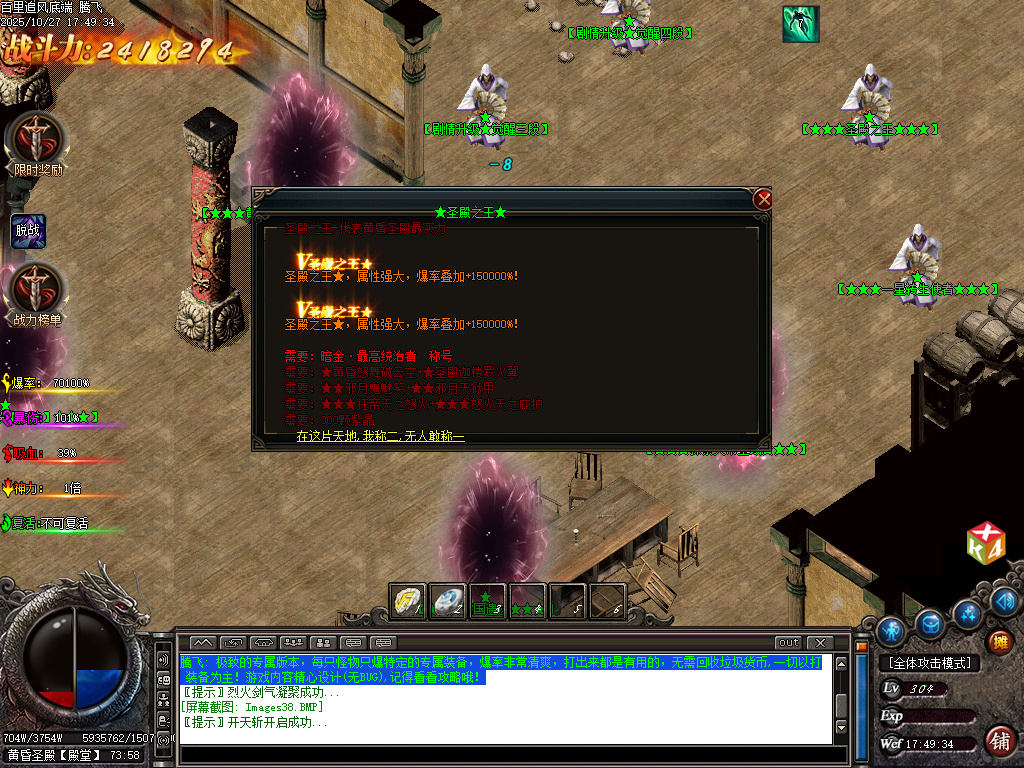
Task: Activate the 脱战 leave-combat button
Action: (x=28, y=231)
